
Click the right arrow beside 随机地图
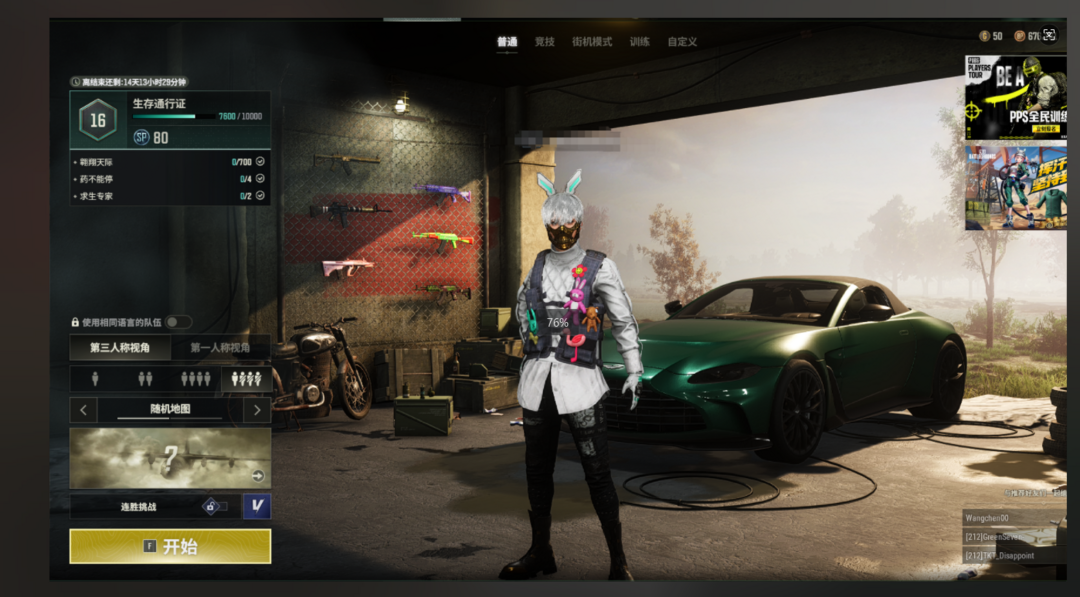click(257, 409)
